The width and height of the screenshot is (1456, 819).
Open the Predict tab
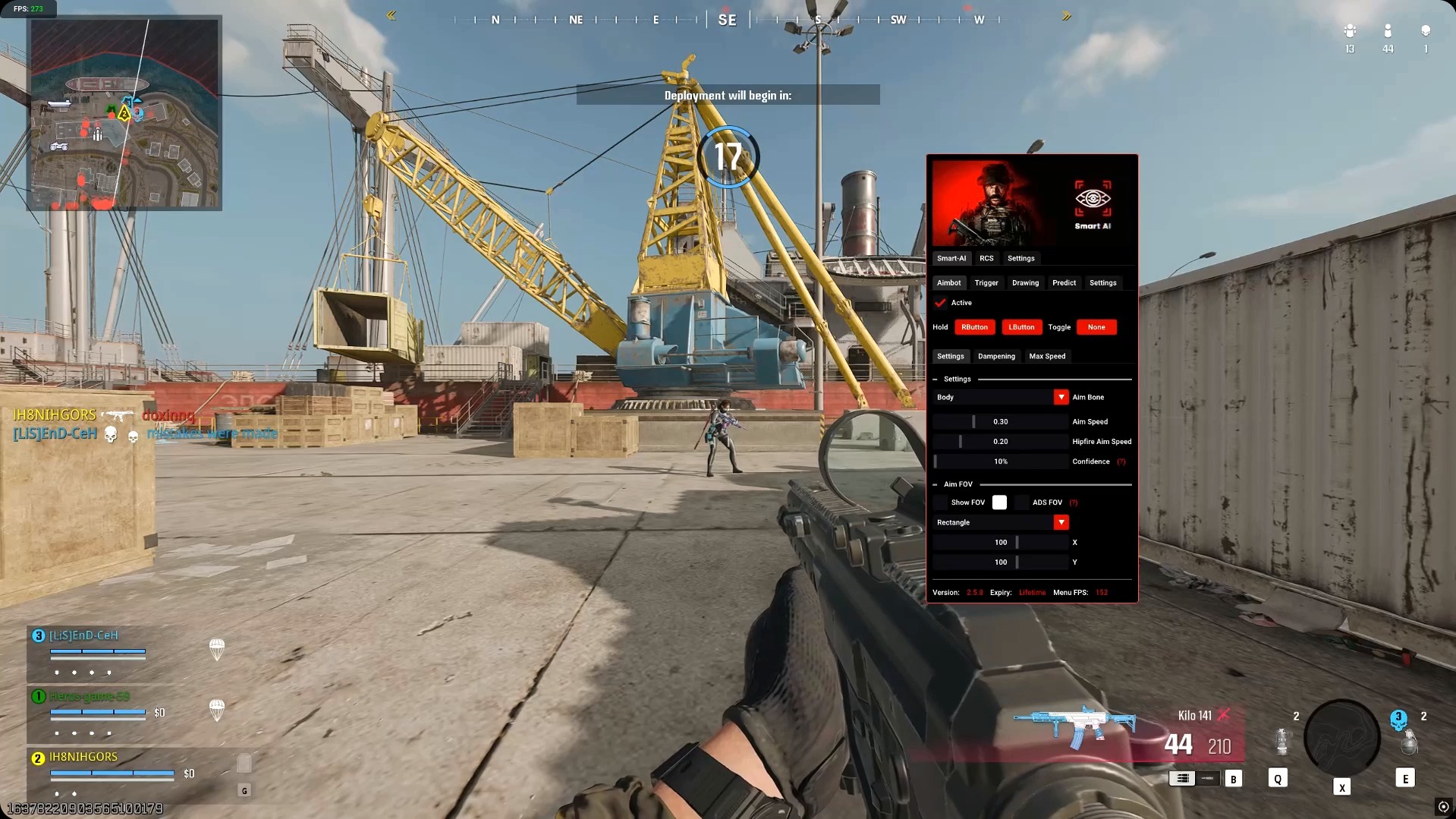[x=1064, y=282]
